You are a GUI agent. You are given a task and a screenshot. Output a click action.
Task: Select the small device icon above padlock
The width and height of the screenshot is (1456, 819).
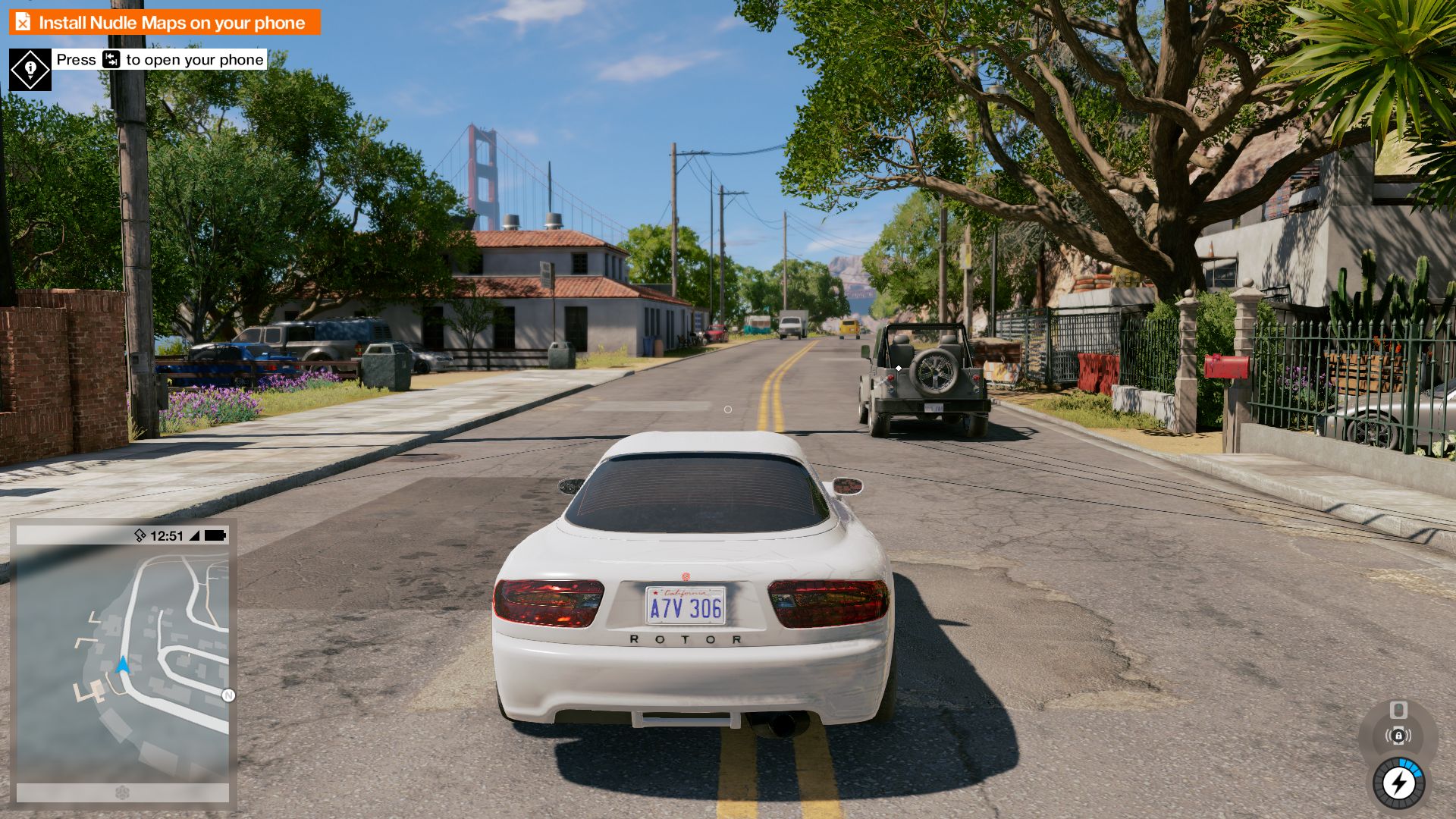click(x=1398, y=710)
